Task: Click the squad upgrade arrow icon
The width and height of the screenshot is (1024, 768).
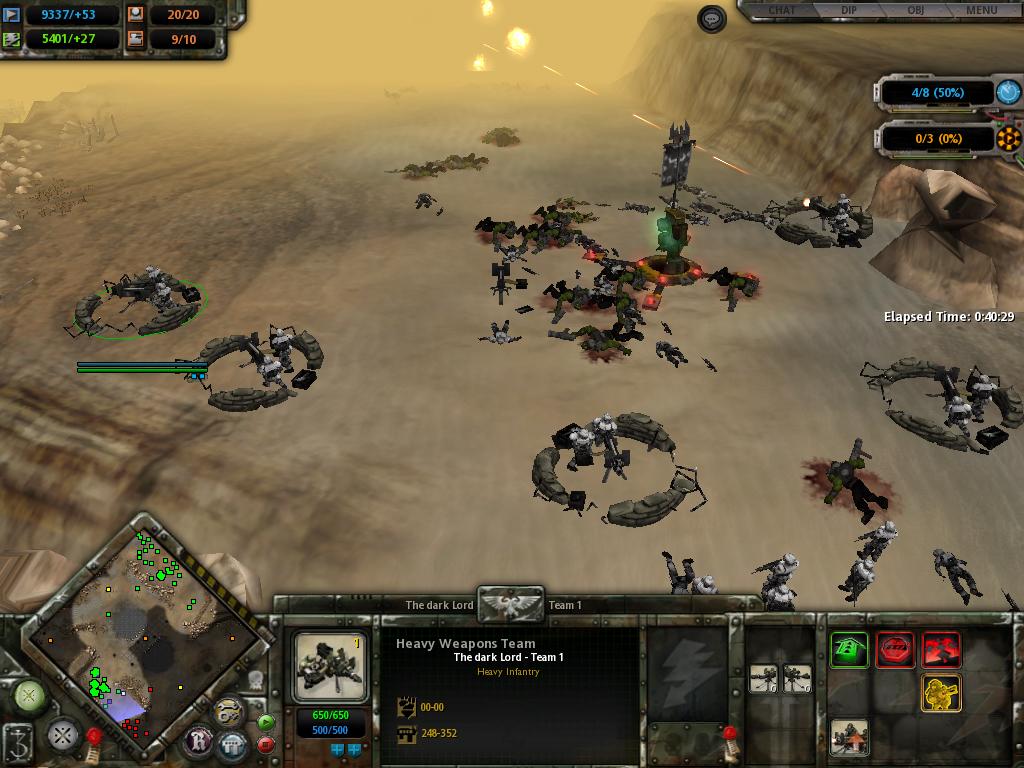Action: click(849, 737)
